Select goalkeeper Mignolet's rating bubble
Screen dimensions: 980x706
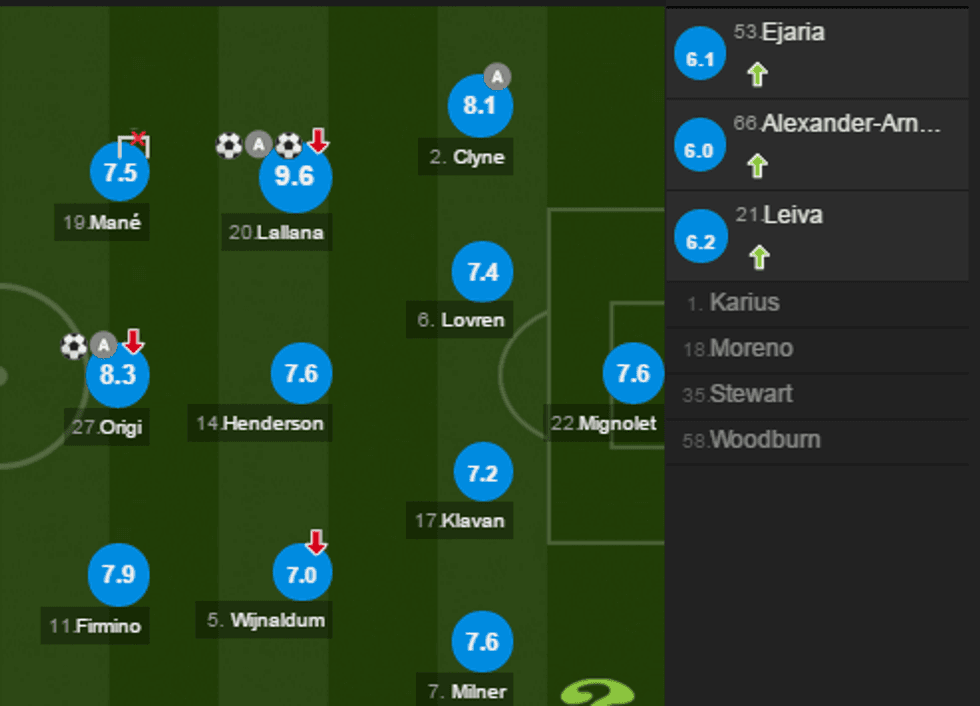point(633,374)
